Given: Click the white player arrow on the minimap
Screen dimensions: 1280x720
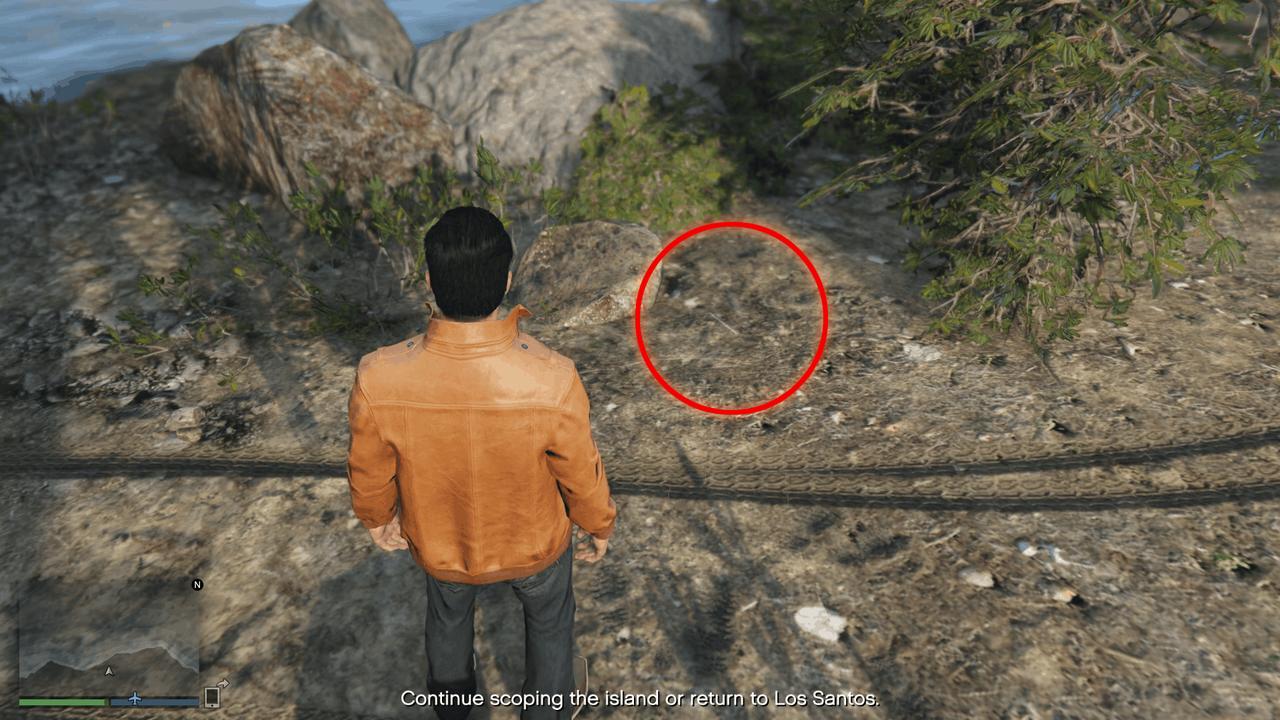Looking at the screenshot, I should [x=109, y=670].
